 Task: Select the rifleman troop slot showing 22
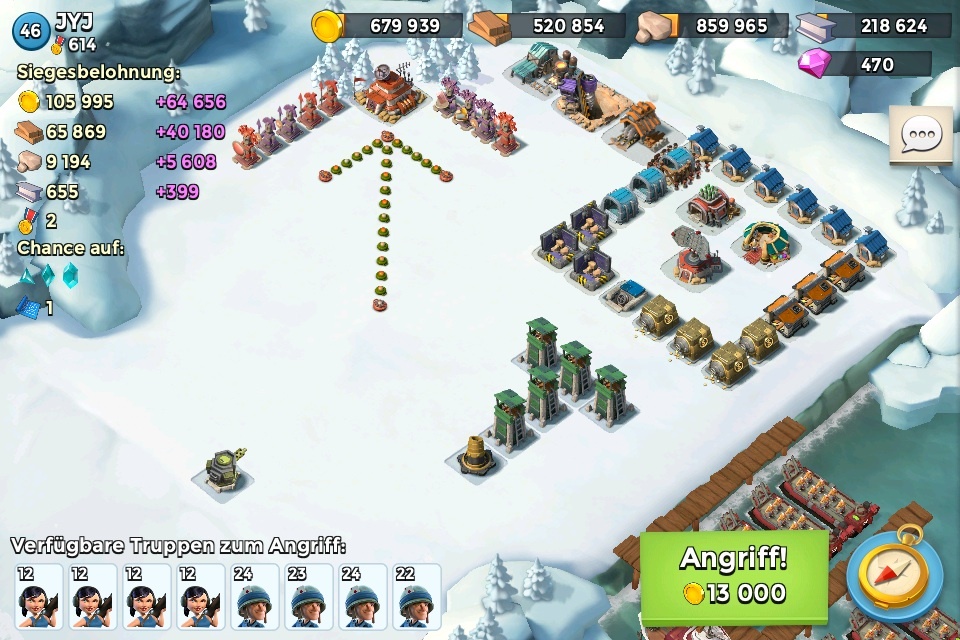(416, 597)
